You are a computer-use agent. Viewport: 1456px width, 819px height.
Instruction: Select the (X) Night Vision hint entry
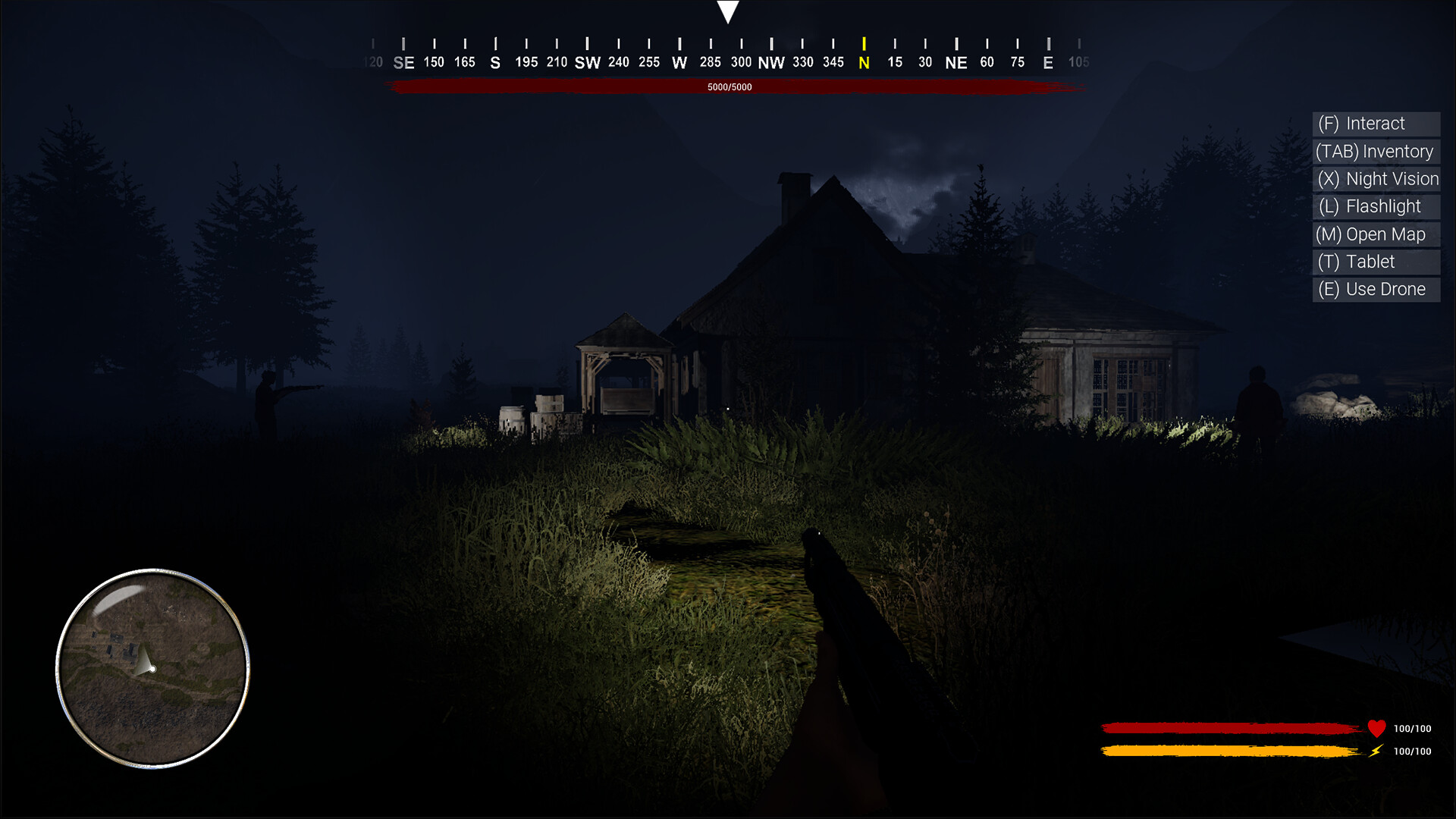coord(1376,179)
